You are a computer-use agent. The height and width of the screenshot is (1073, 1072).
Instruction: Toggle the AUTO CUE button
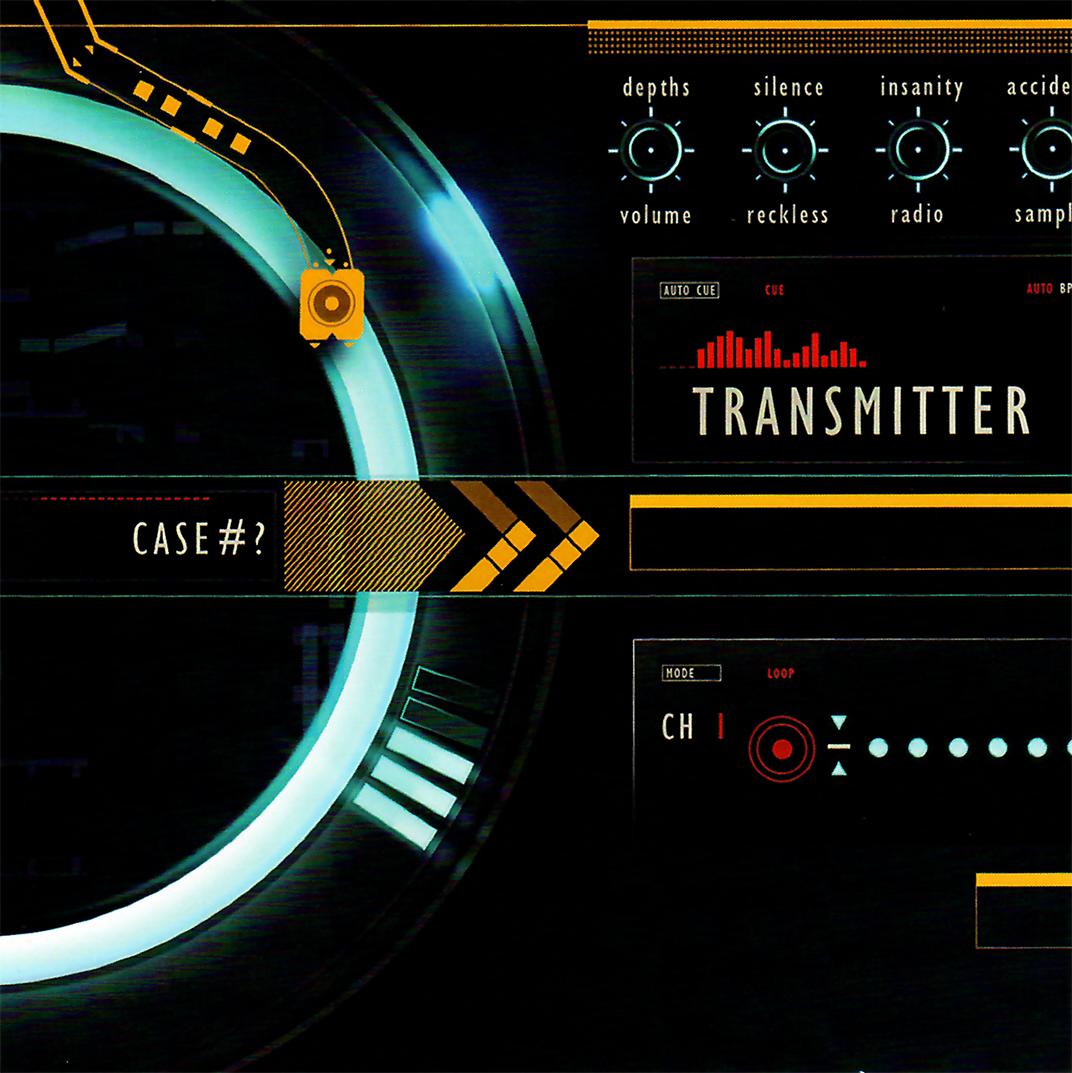coord(690,291)
